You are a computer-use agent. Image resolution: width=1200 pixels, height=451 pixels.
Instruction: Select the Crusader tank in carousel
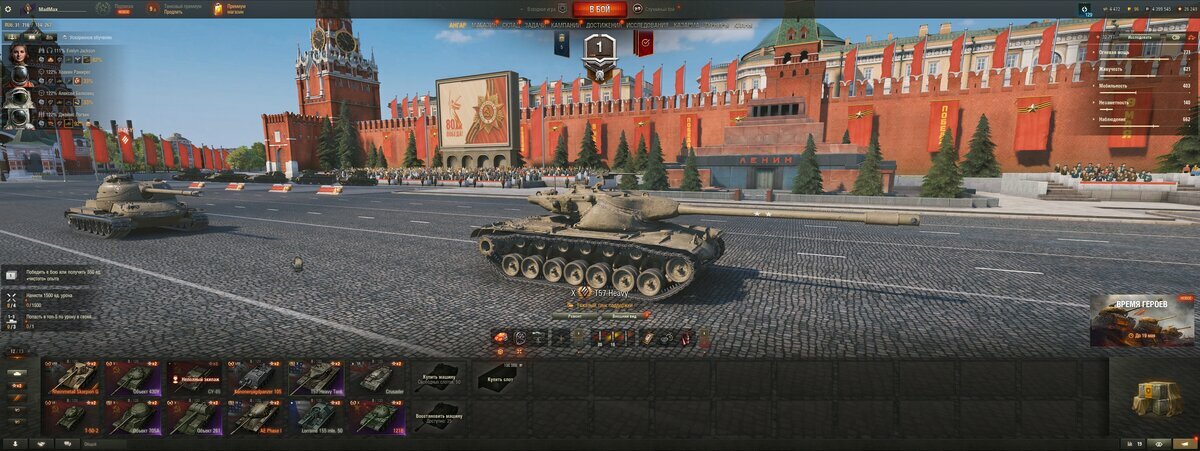pos(375,378)
